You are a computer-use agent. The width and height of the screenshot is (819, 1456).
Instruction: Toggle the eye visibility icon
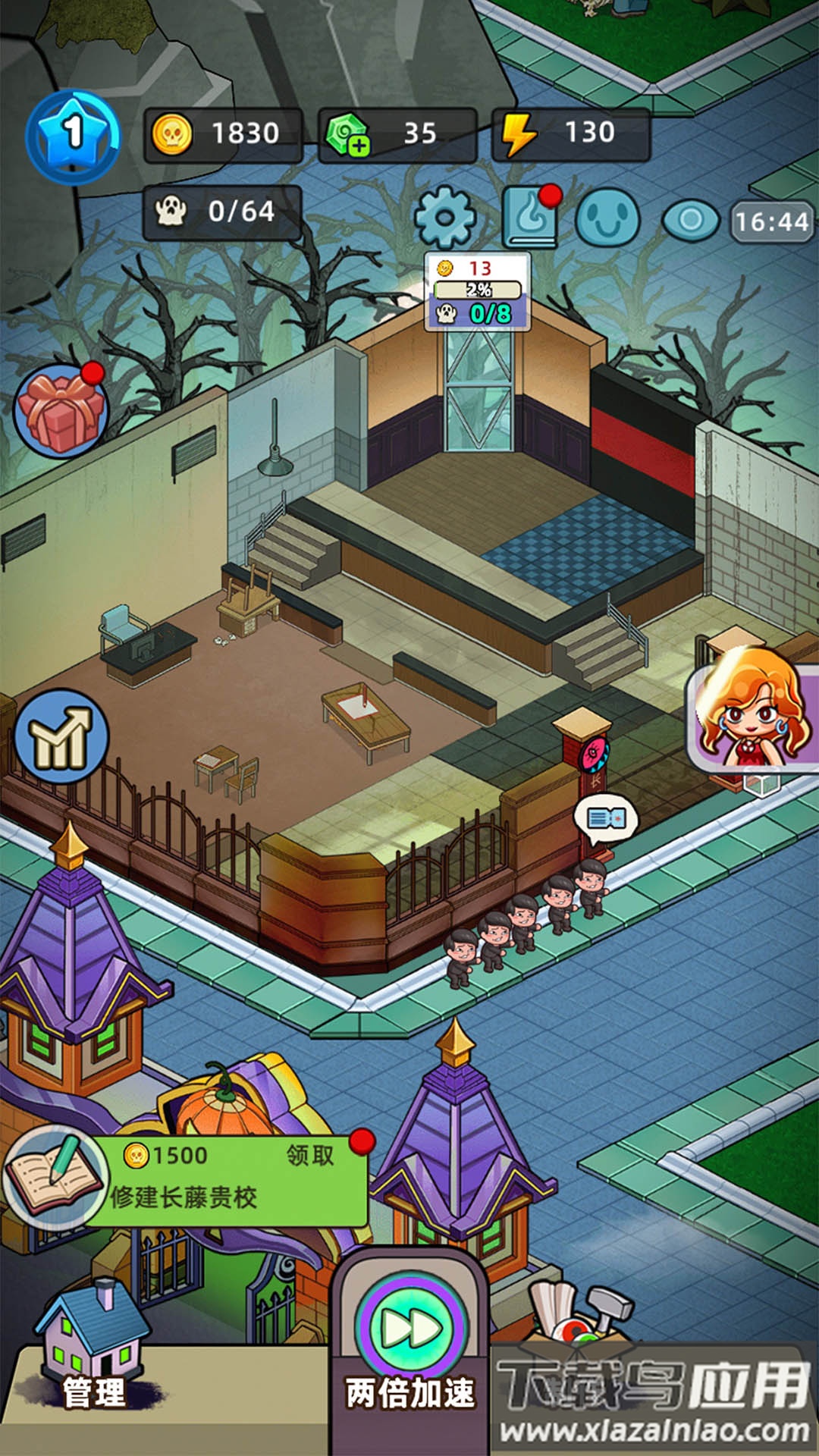coord(690,220)
